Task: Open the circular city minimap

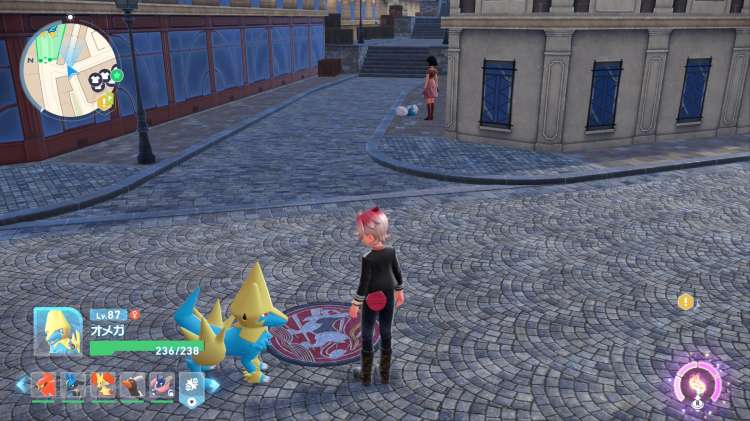Action: (x=69, y=68)
